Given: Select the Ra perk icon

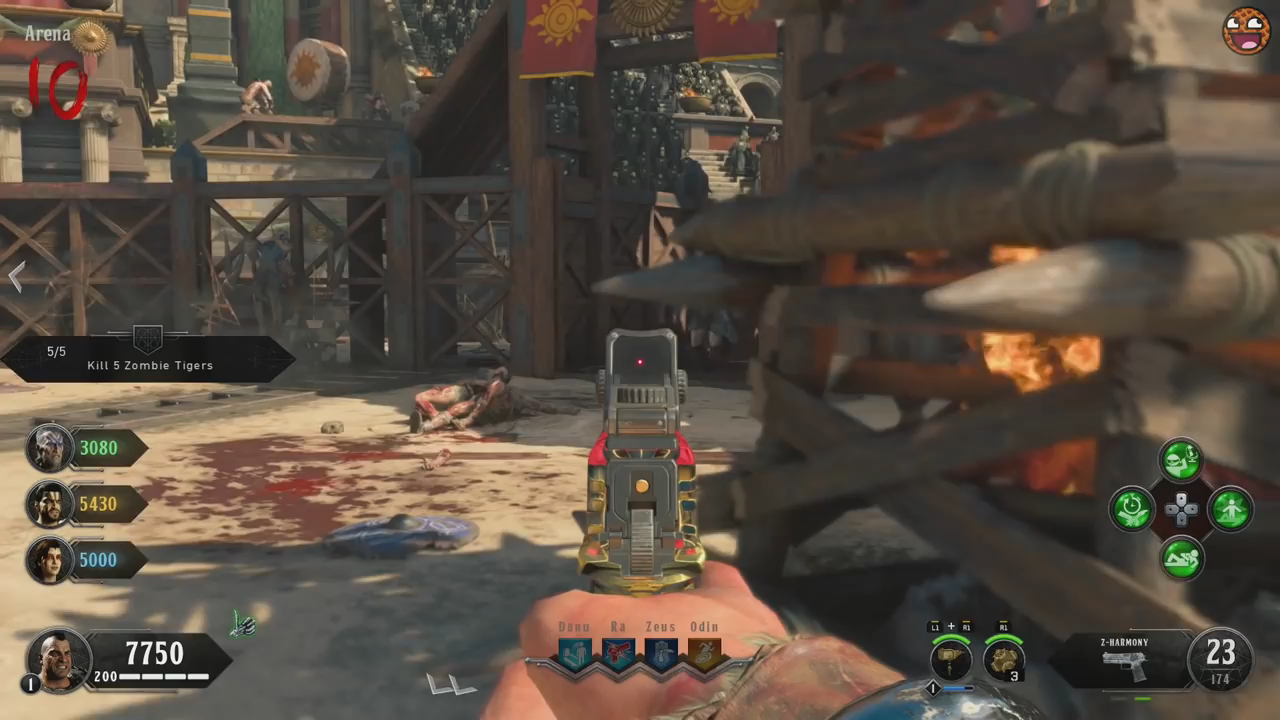Looking at the screenshot, I should (x=617, y=654).
